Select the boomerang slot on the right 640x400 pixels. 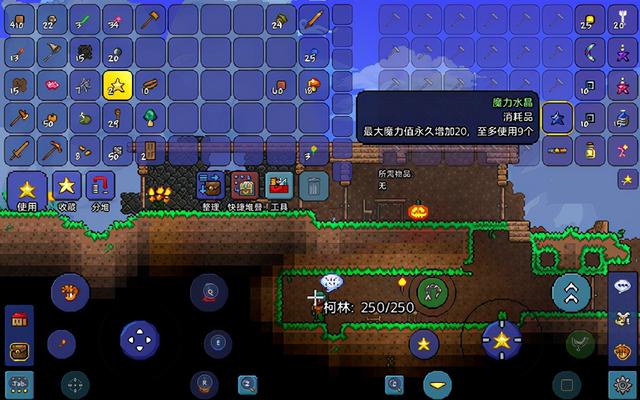(x=590, y=52)
